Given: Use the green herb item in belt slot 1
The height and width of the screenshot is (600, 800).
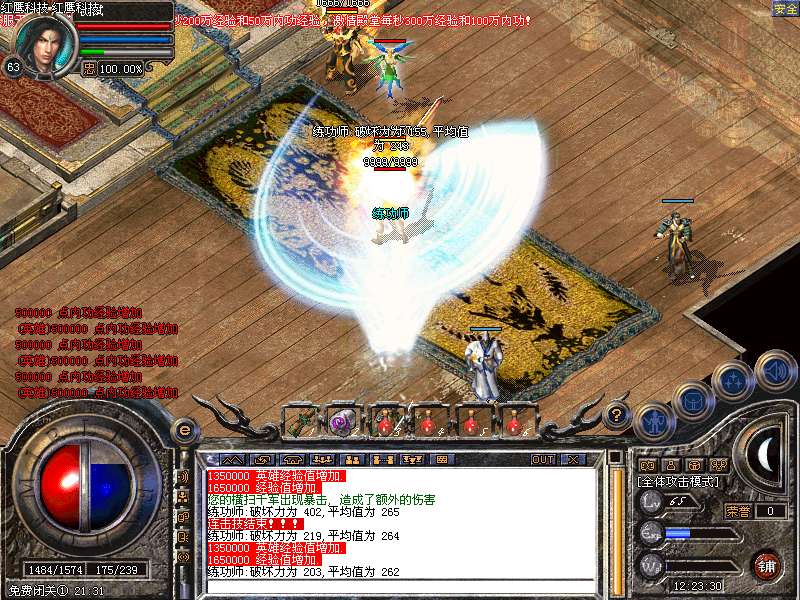Looking at the screenshot, I should 301,421.
